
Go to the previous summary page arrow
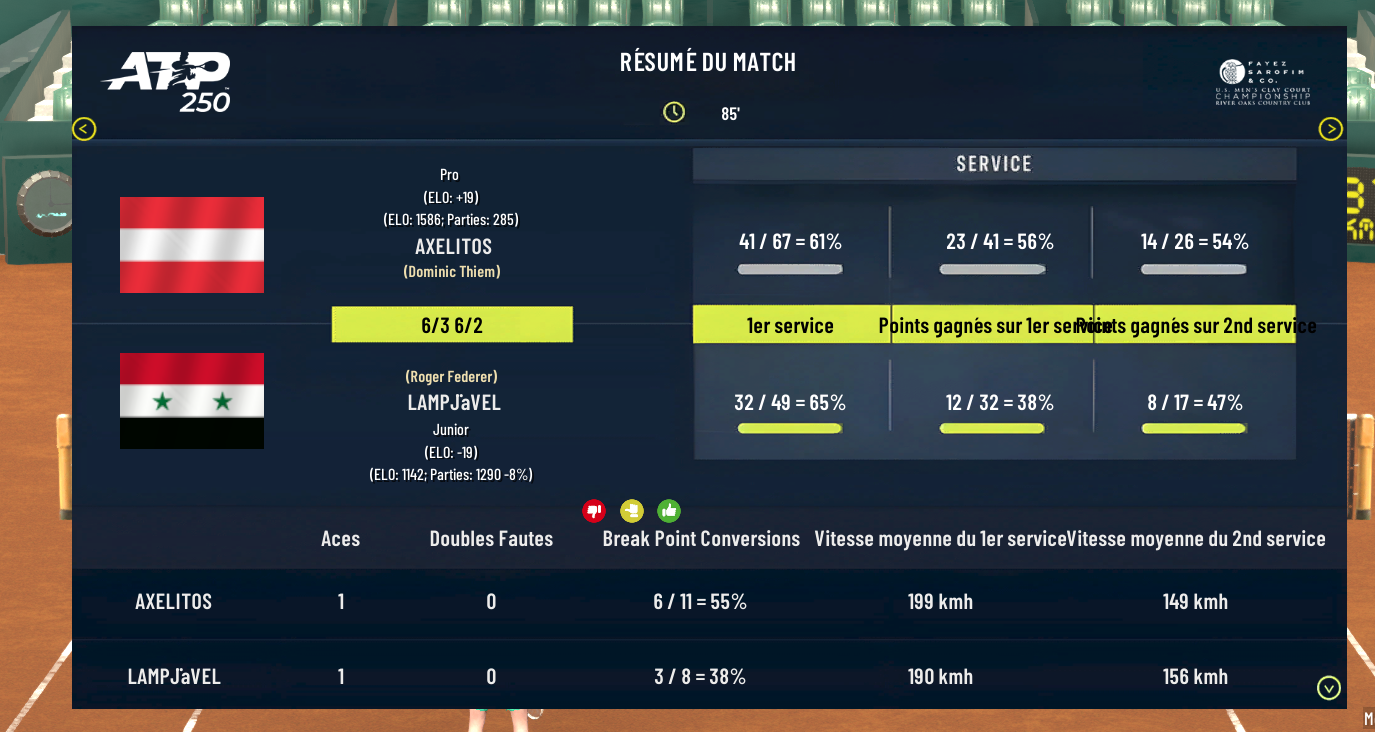84,129
